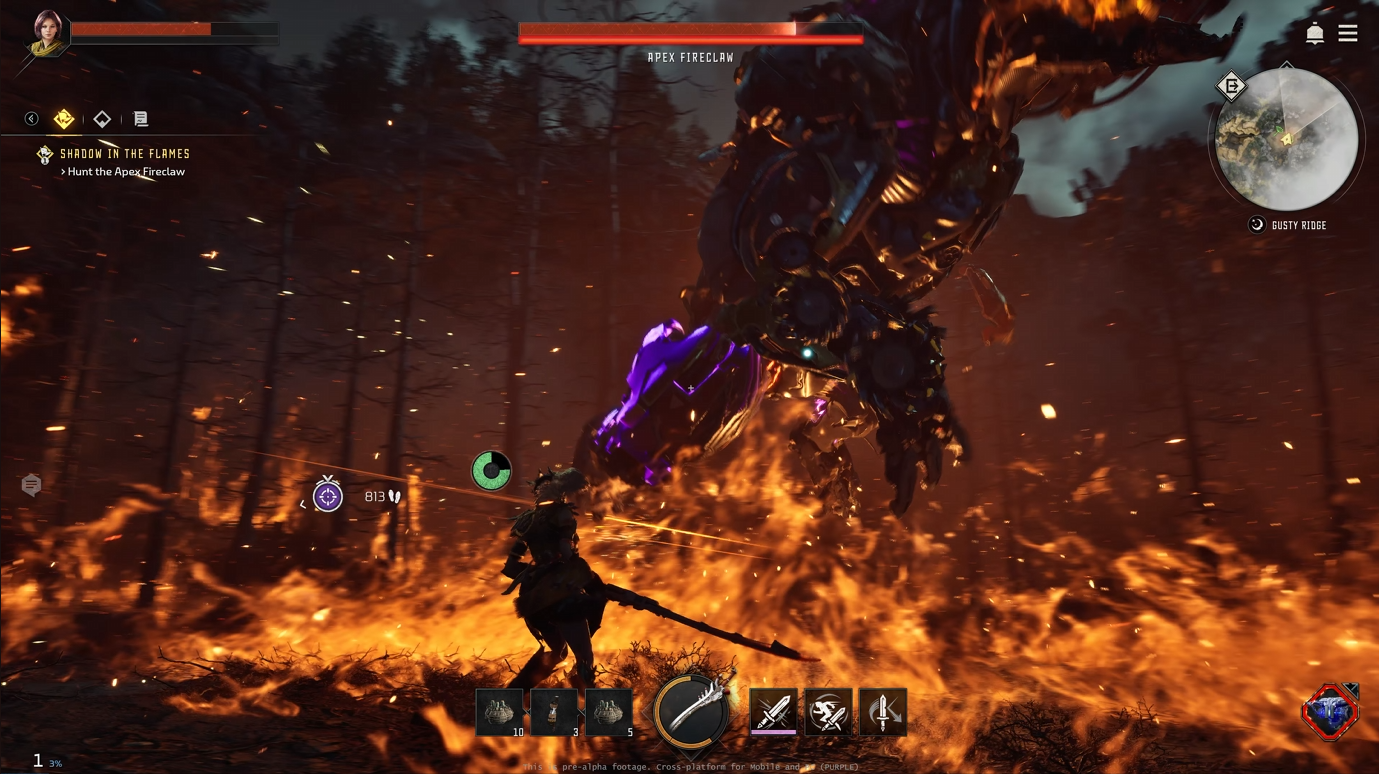Viewport: 1379px width, 774px height.
Task: Open the minimap of Gusty Ridge
Action: [x=1286, y=141]
